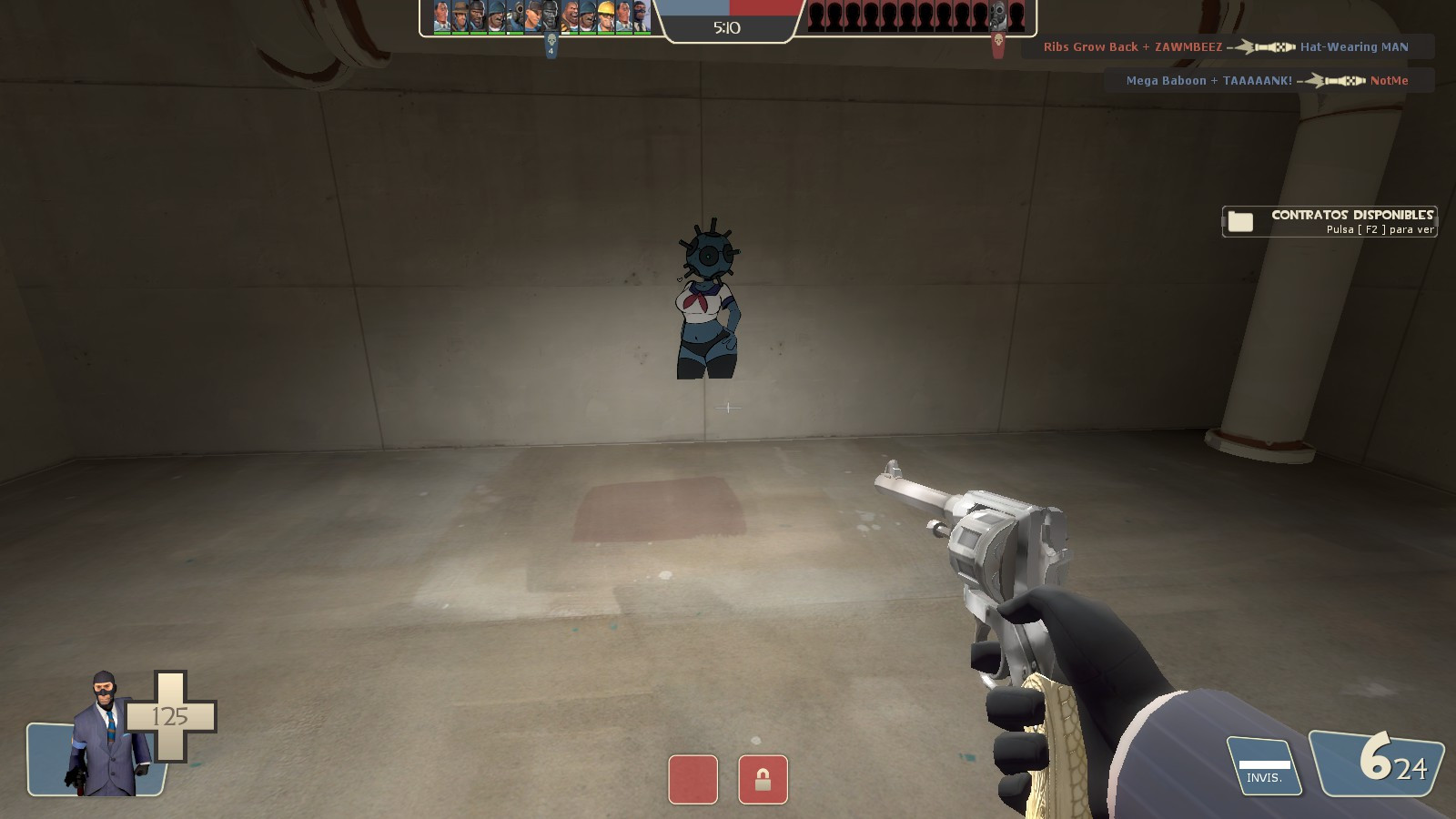This screenshot has height=819, width=1456.
Task: Click the plain red square beside the lock
Action: (694, 781)
